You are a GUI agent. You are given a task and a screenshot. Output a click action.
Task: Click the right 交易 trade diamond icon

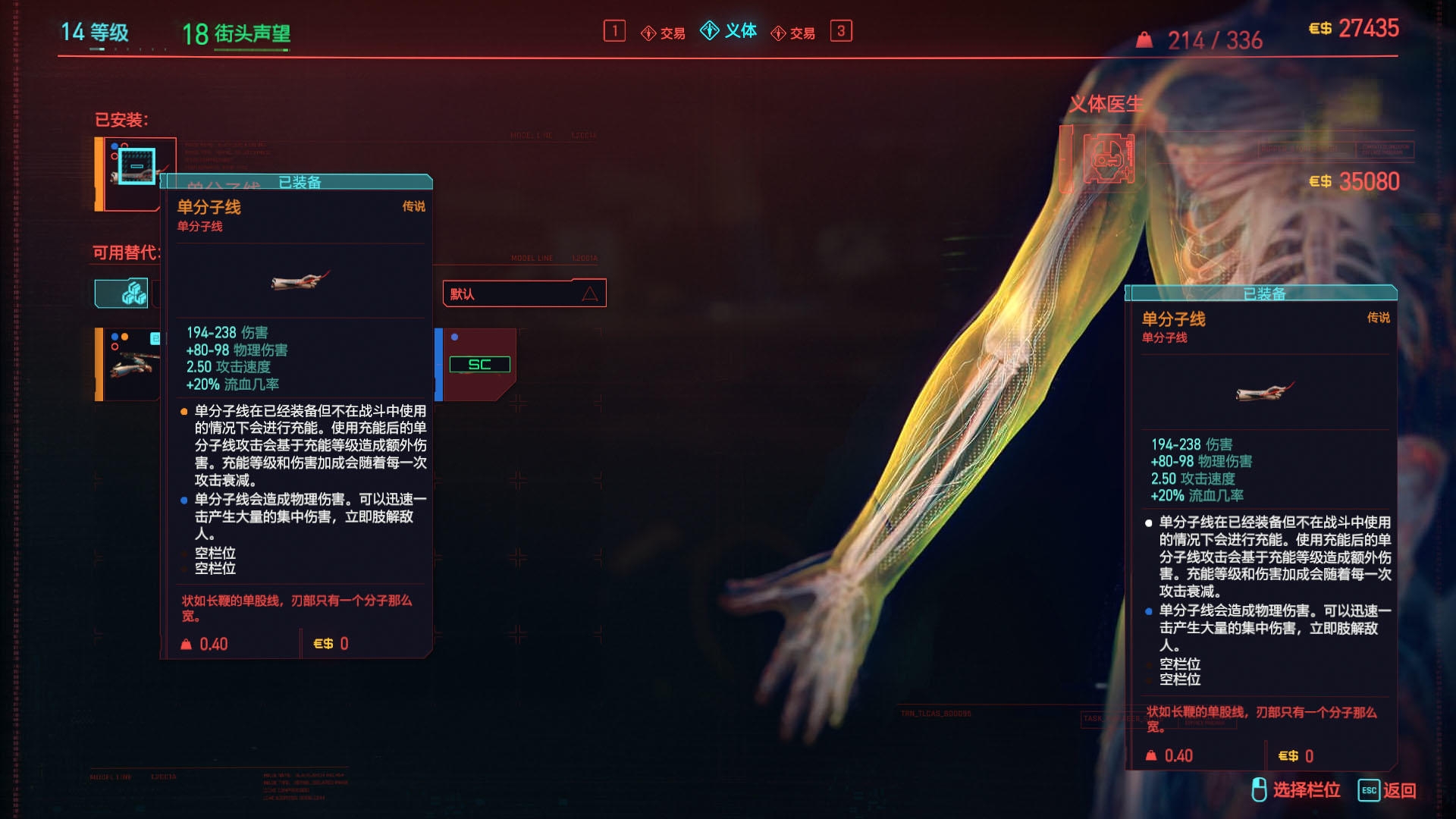tap(777, 33)
